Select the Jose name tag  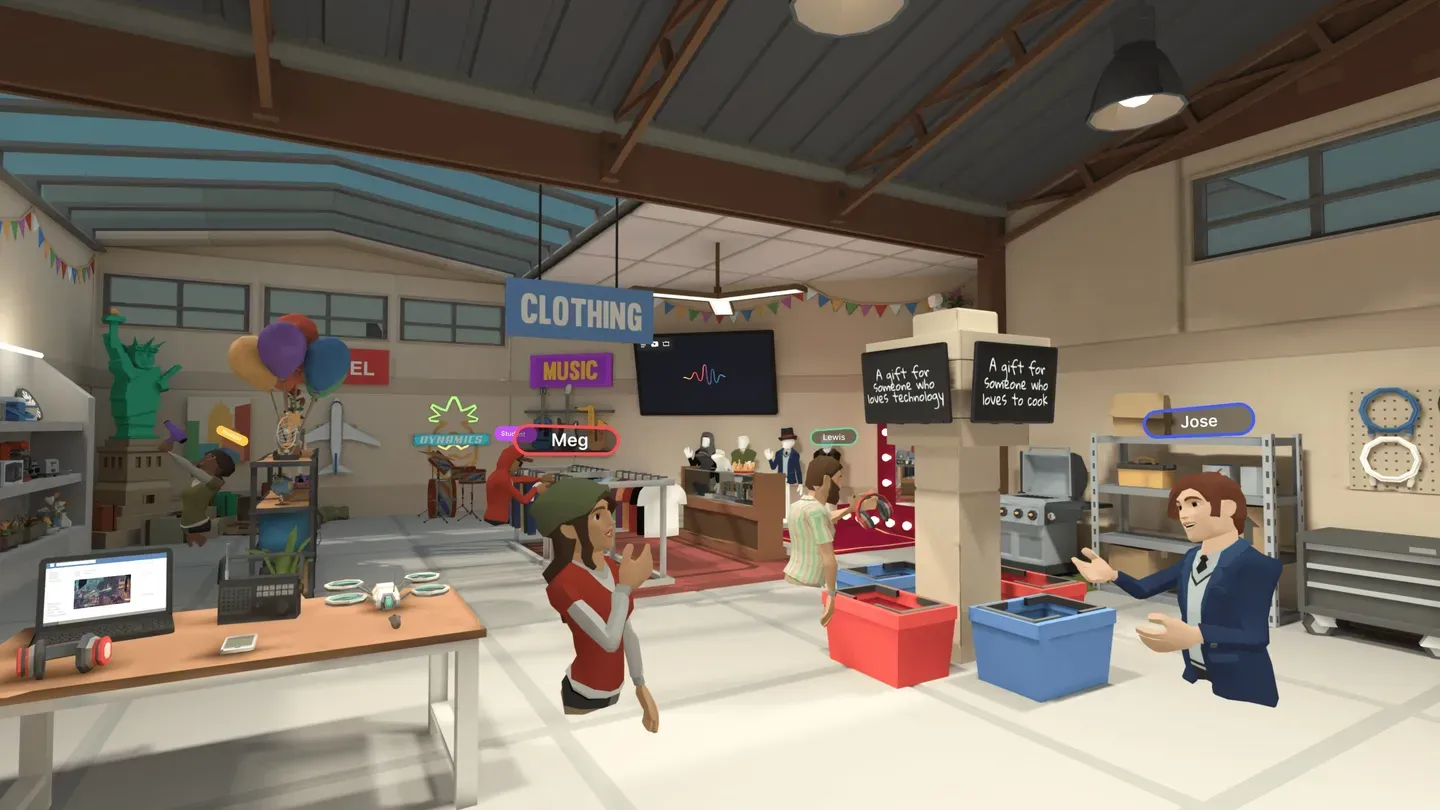tap(1198, 421)
